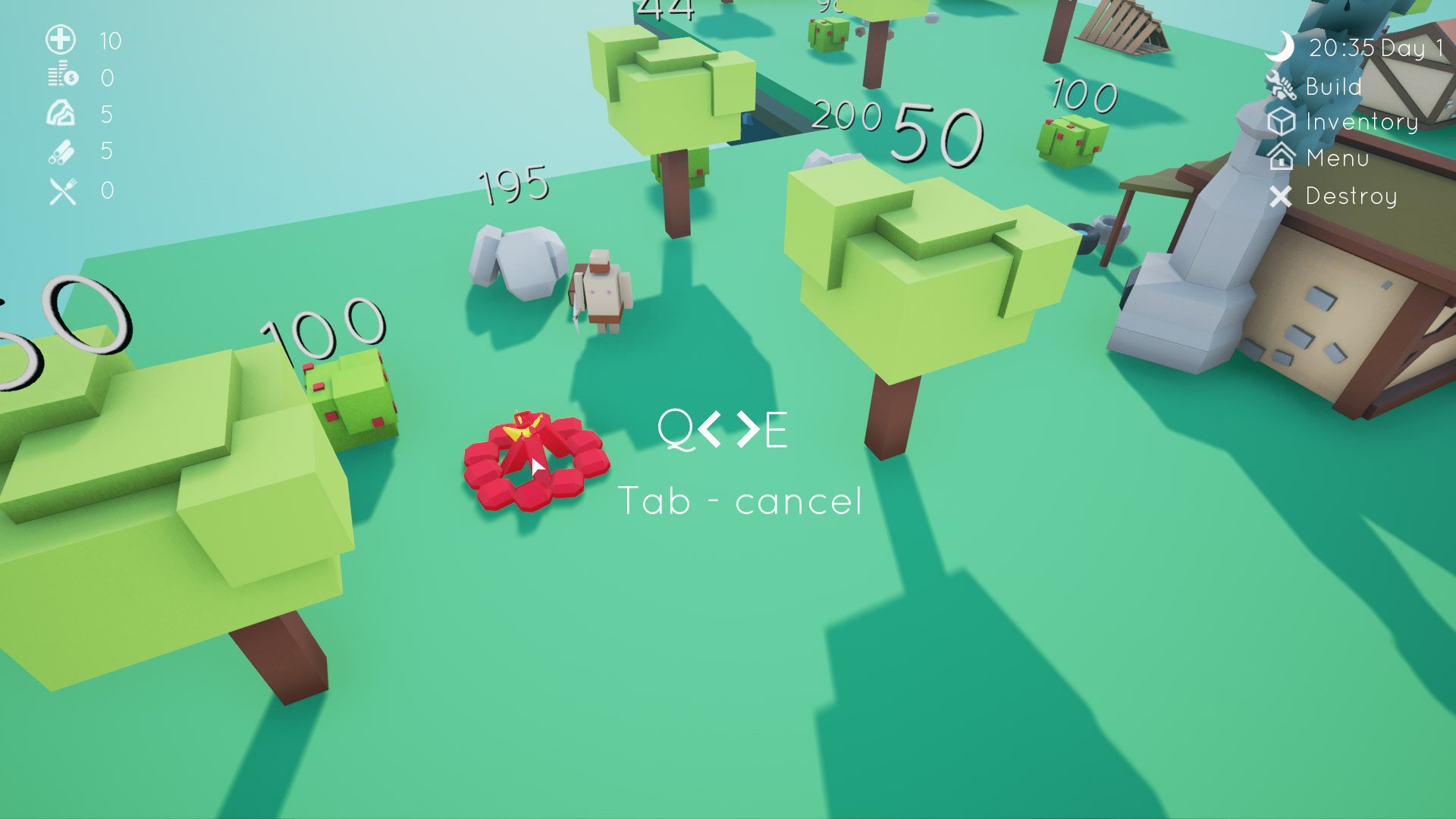This screenshot has height=819, width=1456.
Task: Select the Menu text label
Action: 1338,159
